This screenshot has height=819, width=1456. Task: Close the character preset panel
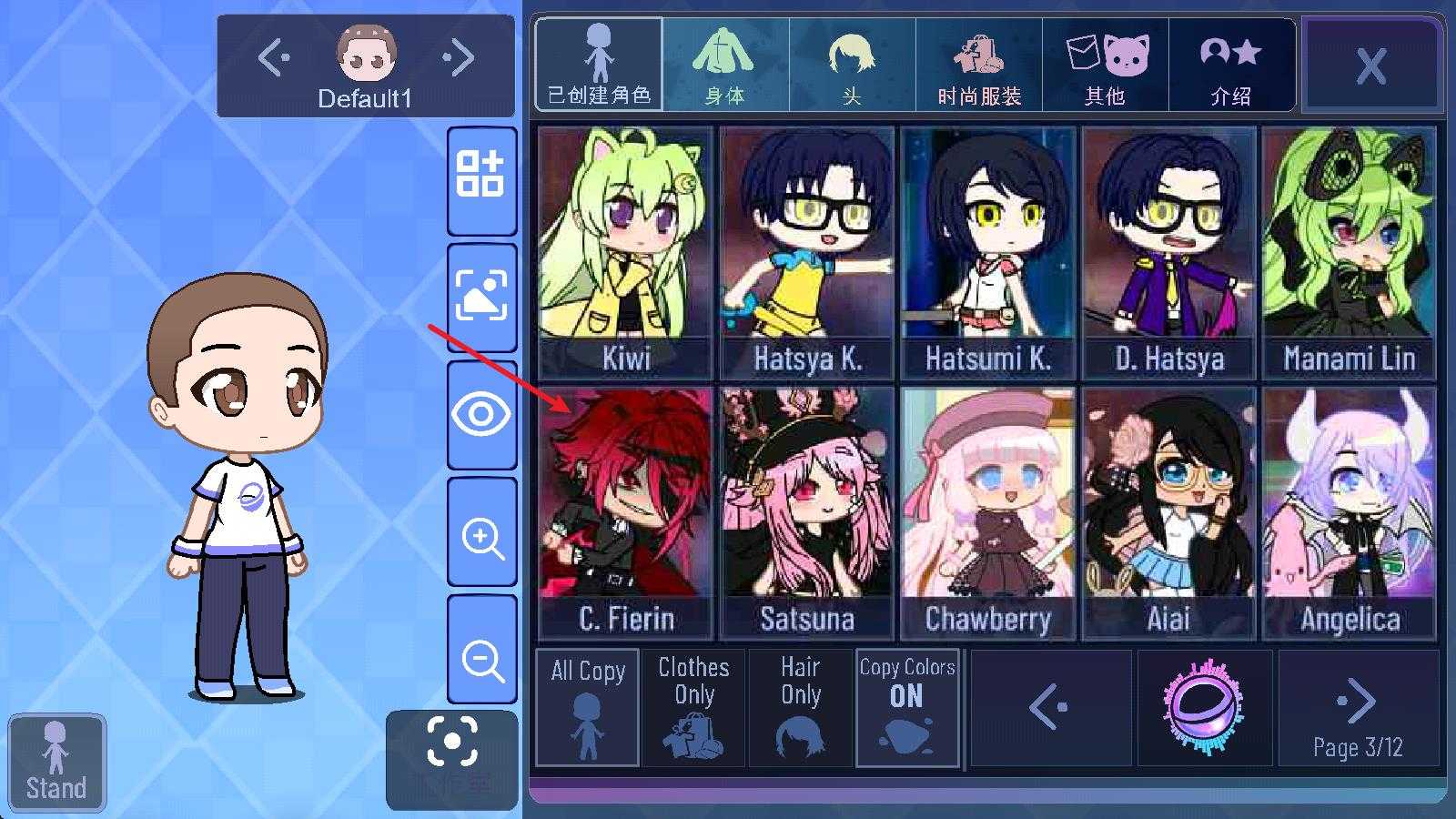click(x=1370, y=66)
